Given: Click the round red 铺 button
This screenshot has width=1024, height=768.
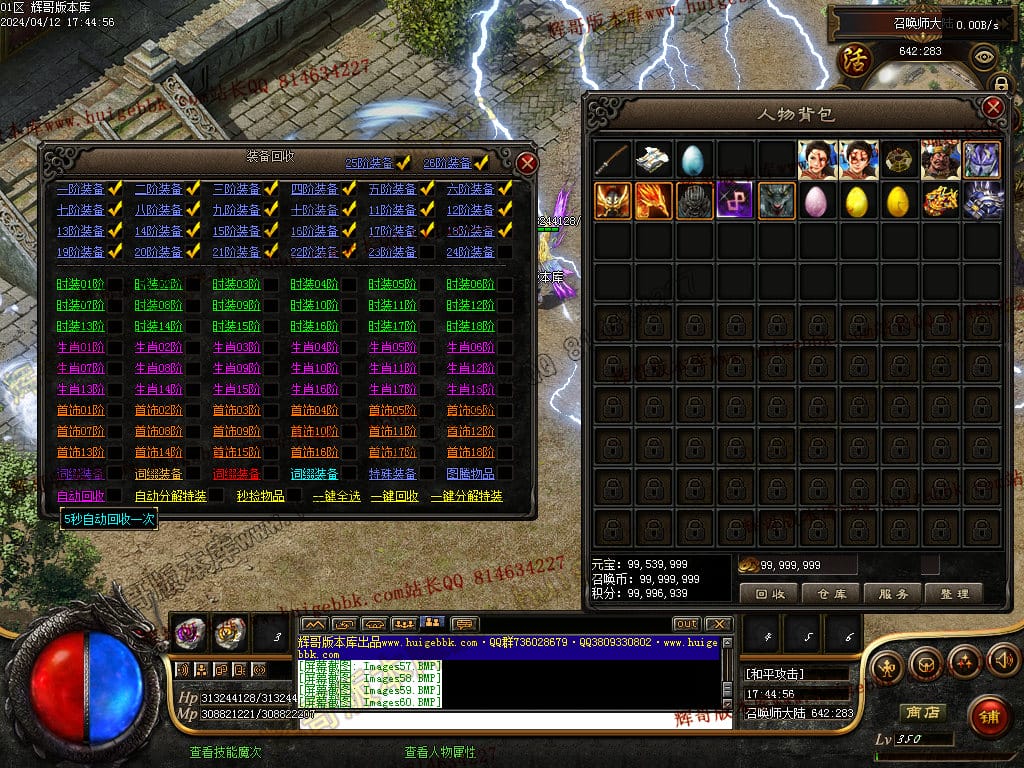Looking at the screenshot, I should pos(990,714).
